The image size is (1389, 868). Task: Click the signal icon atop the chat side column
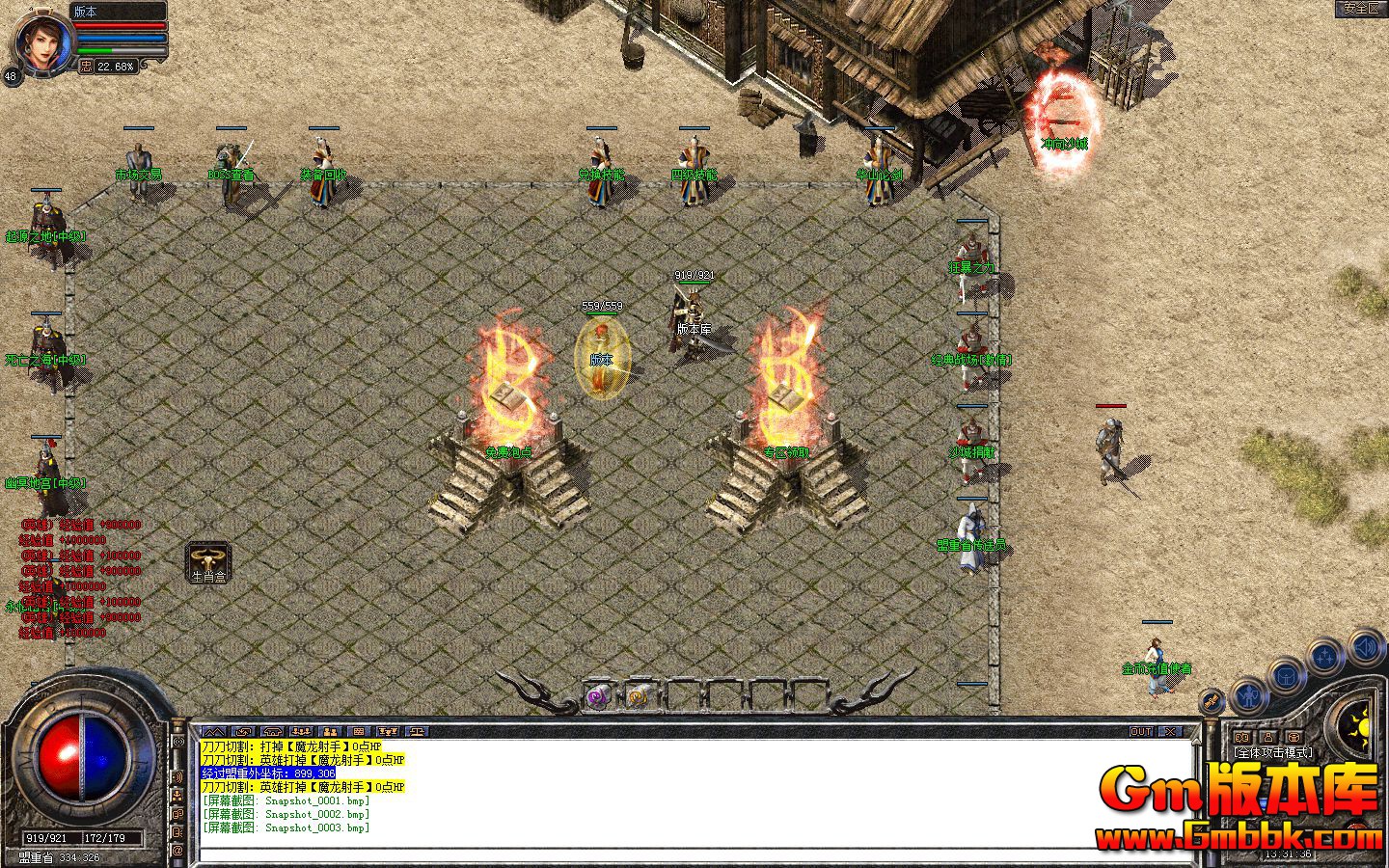(177, 741)
